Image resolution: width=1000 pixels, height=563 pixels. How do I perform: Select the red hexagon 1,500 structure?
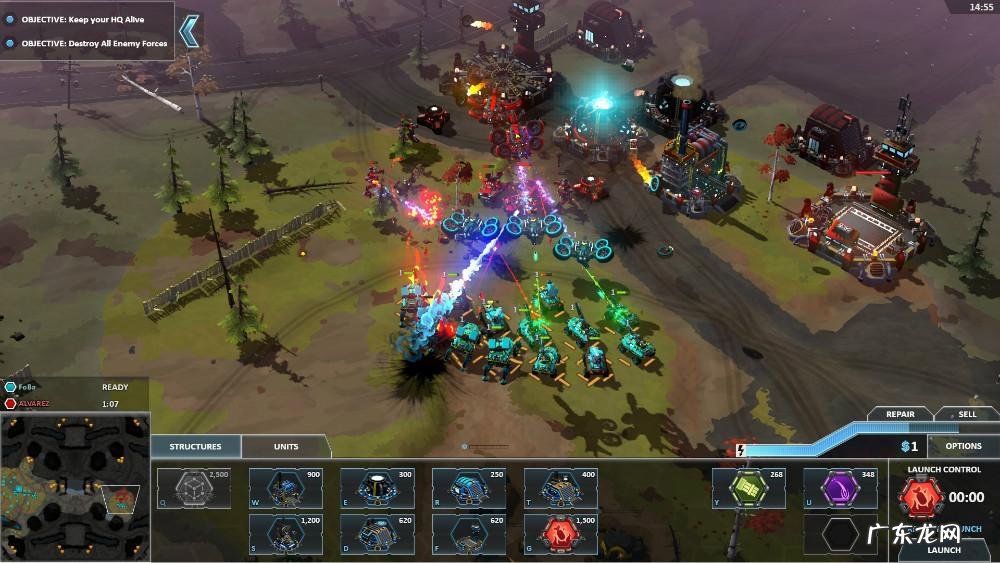pyautogui.click(x=561, y=533)
